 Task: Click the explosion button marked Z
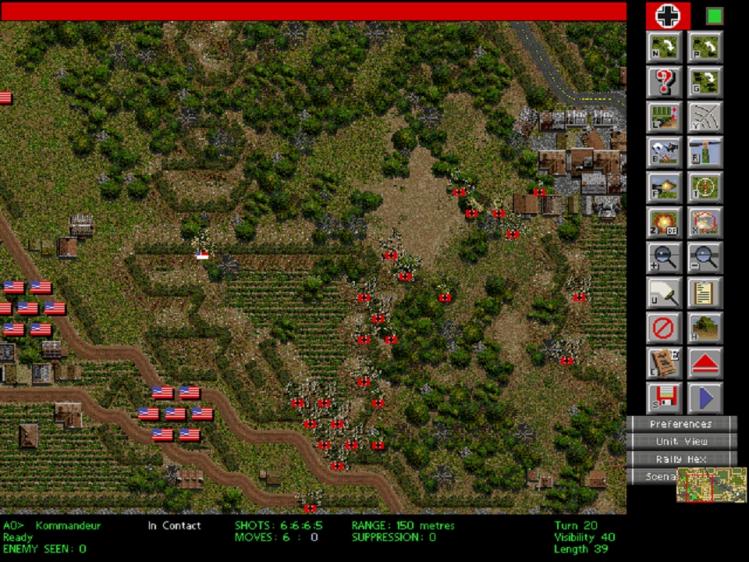[x=664, y=222]
